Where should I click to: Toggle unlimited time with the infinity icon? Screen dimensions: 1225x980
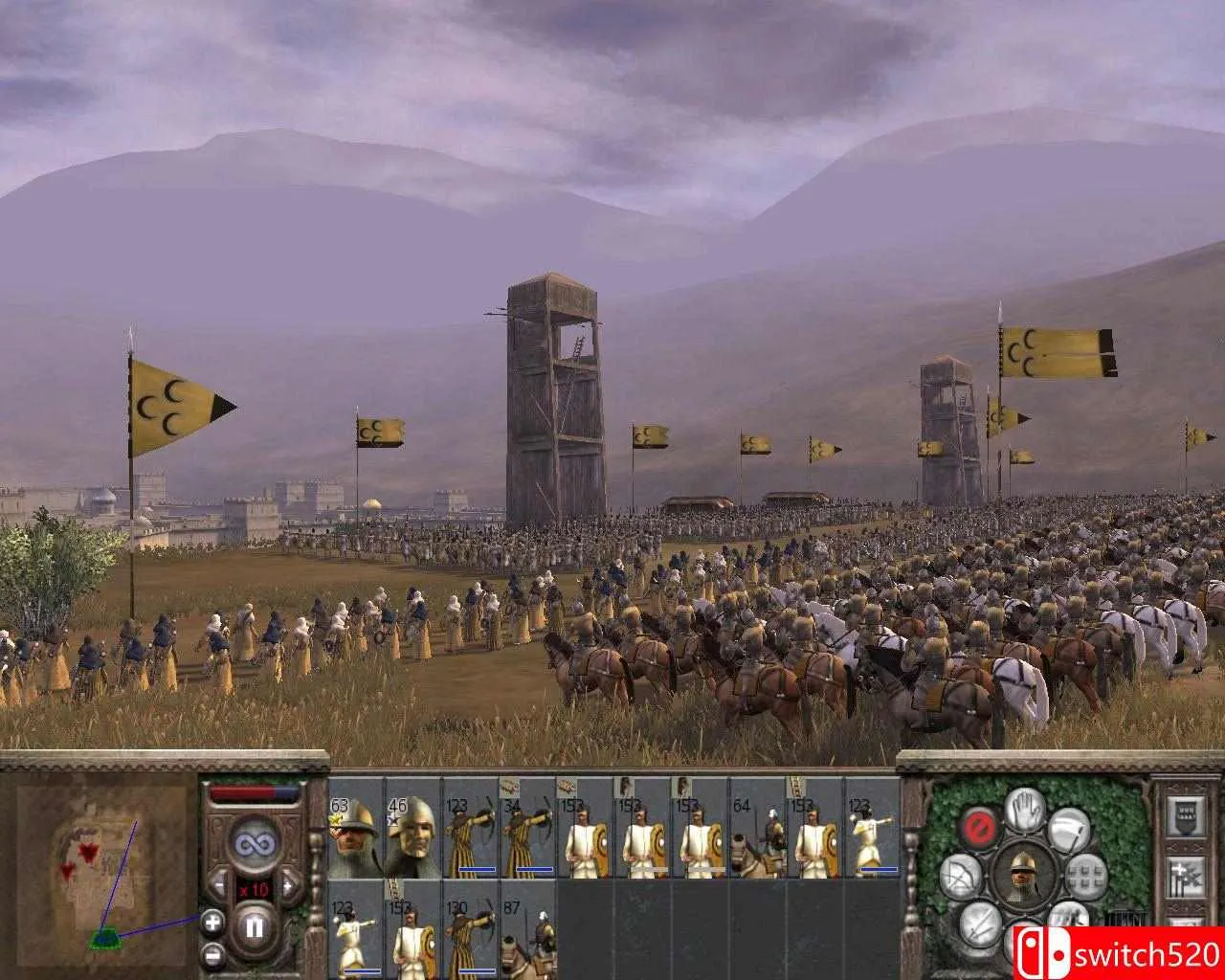click(256, 841)
